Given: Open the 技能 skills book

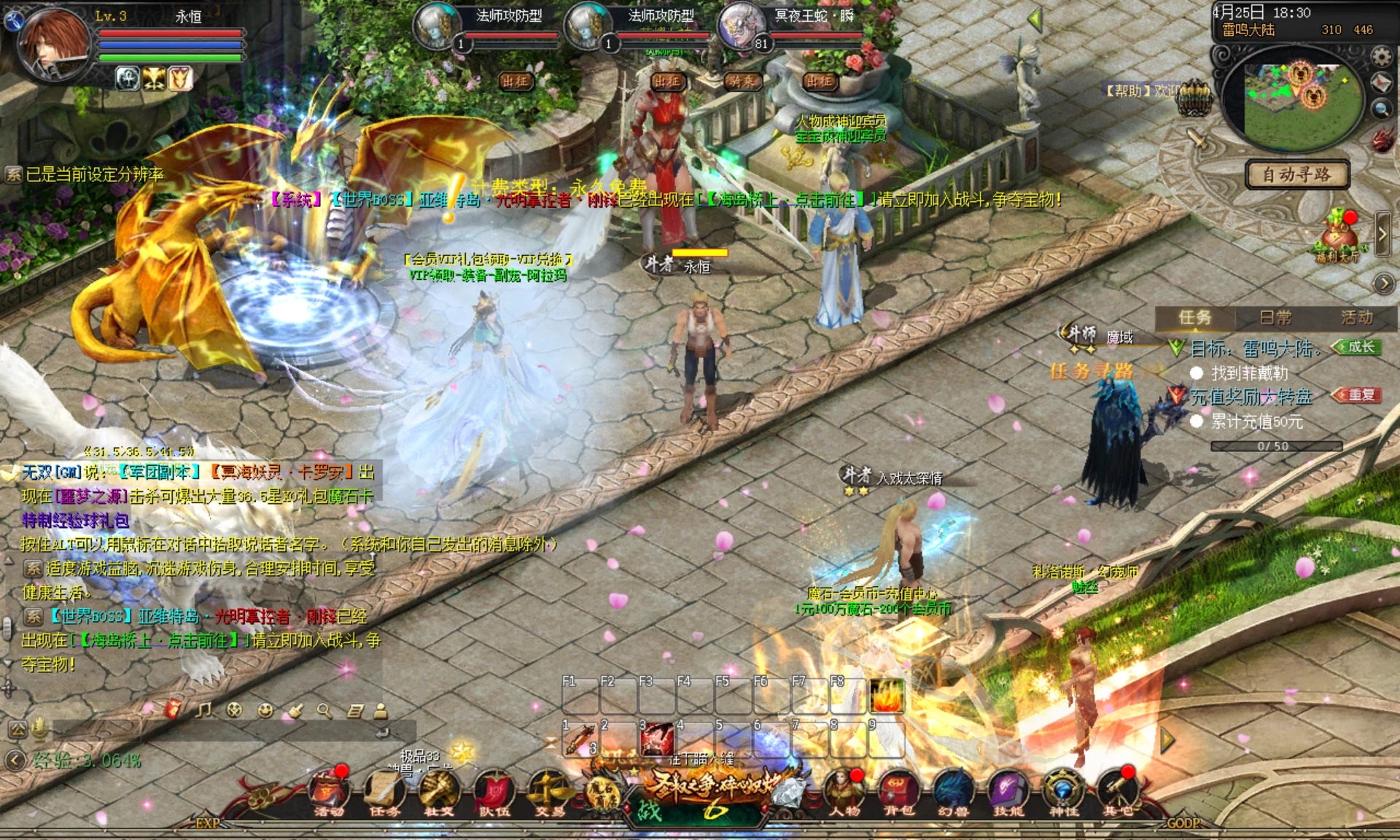Looking at the screenshot, I should (1008, 792).
